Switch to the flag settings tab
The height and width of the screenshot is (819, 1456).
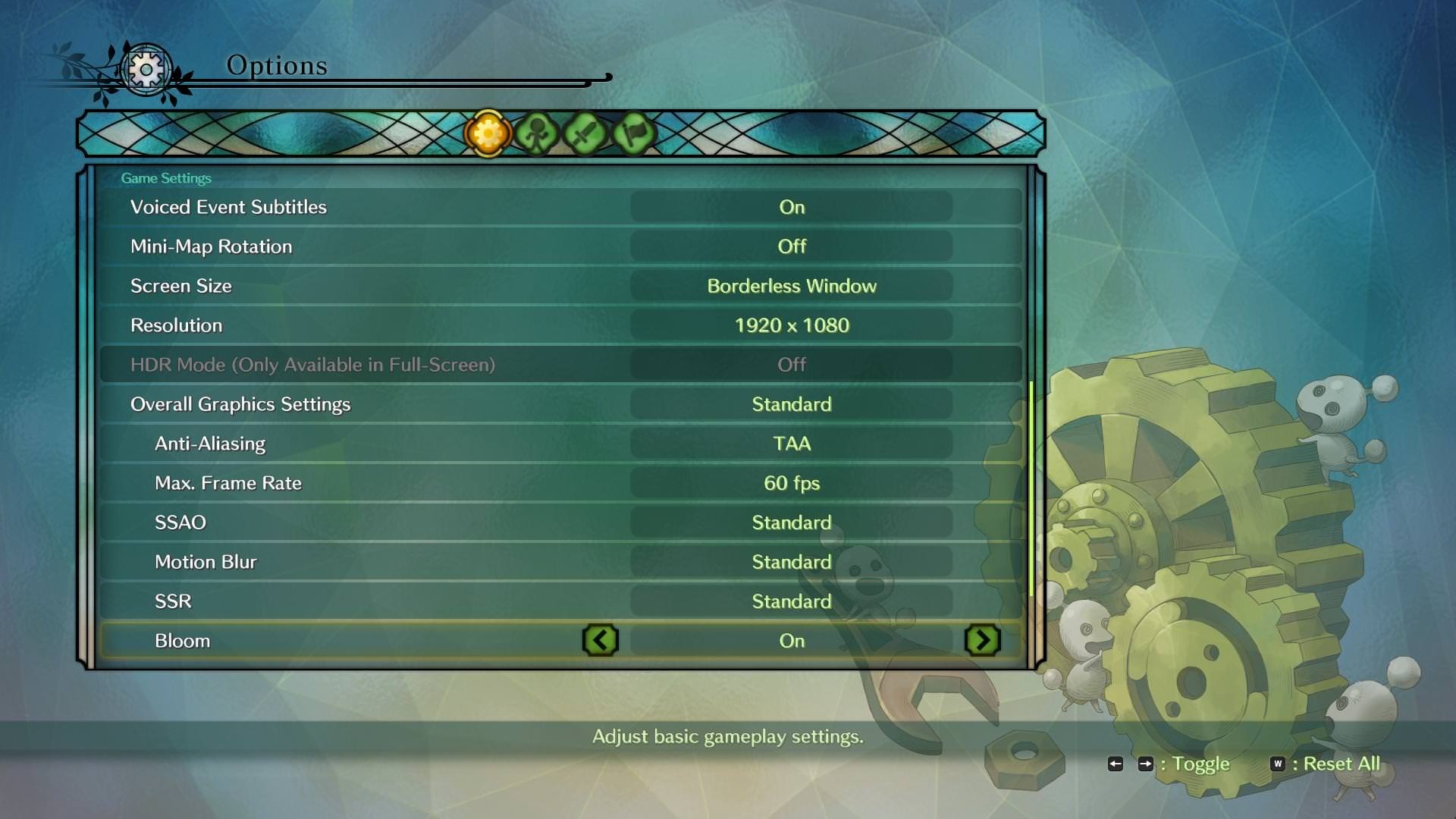click(633, 133)
